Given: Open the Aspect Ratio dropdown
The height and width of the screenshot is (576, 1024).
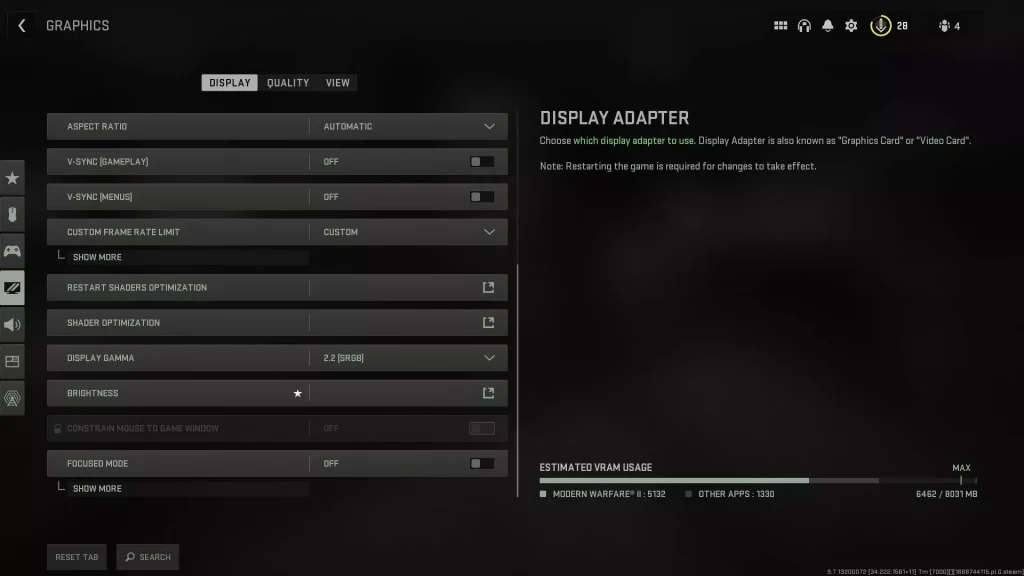Looking at the screenshot, I should coord(489,127).
